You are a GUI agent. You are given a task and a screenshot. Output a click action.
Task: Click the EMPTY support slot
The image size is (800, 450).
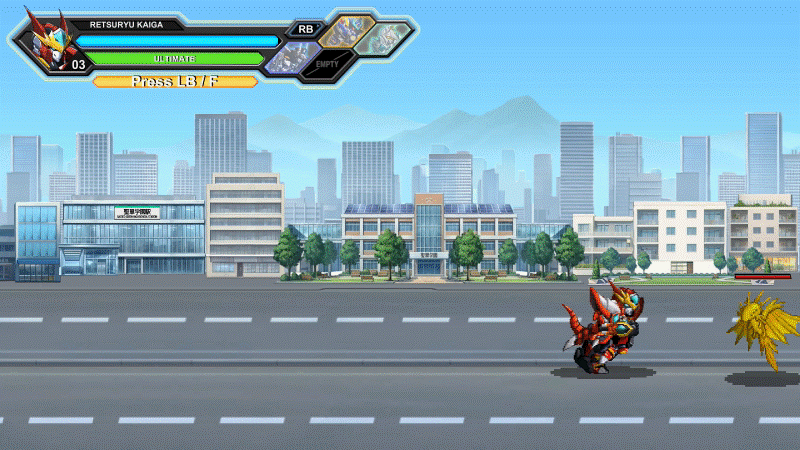pos(328,64)
